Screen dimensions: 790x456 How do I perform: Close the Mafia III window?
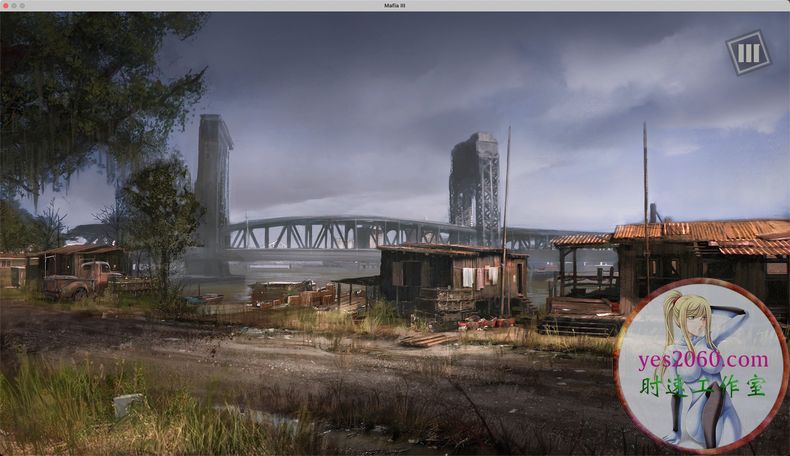pyautogui.click(x=5, y=5)
